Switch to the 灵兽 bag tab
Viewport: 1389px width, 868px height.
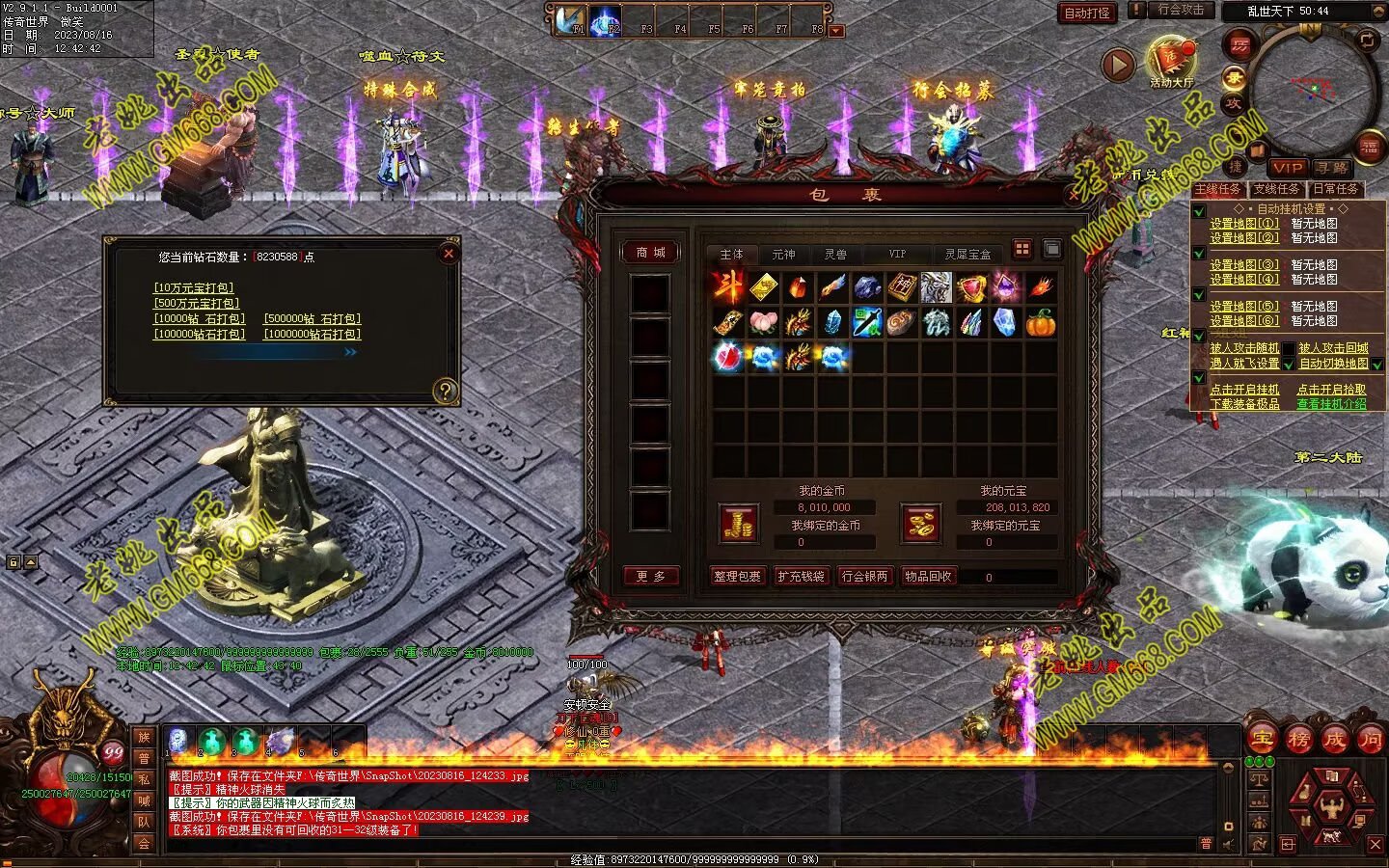click(835, 255)
